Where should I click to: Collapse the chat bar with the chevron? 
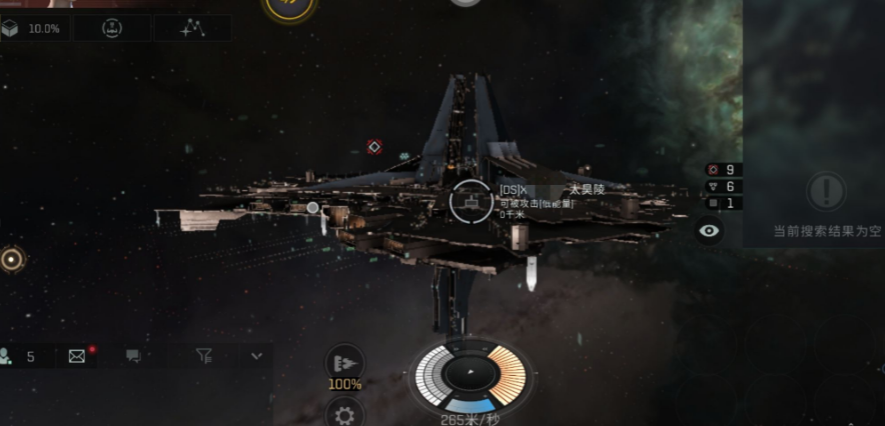coord(256,356)
